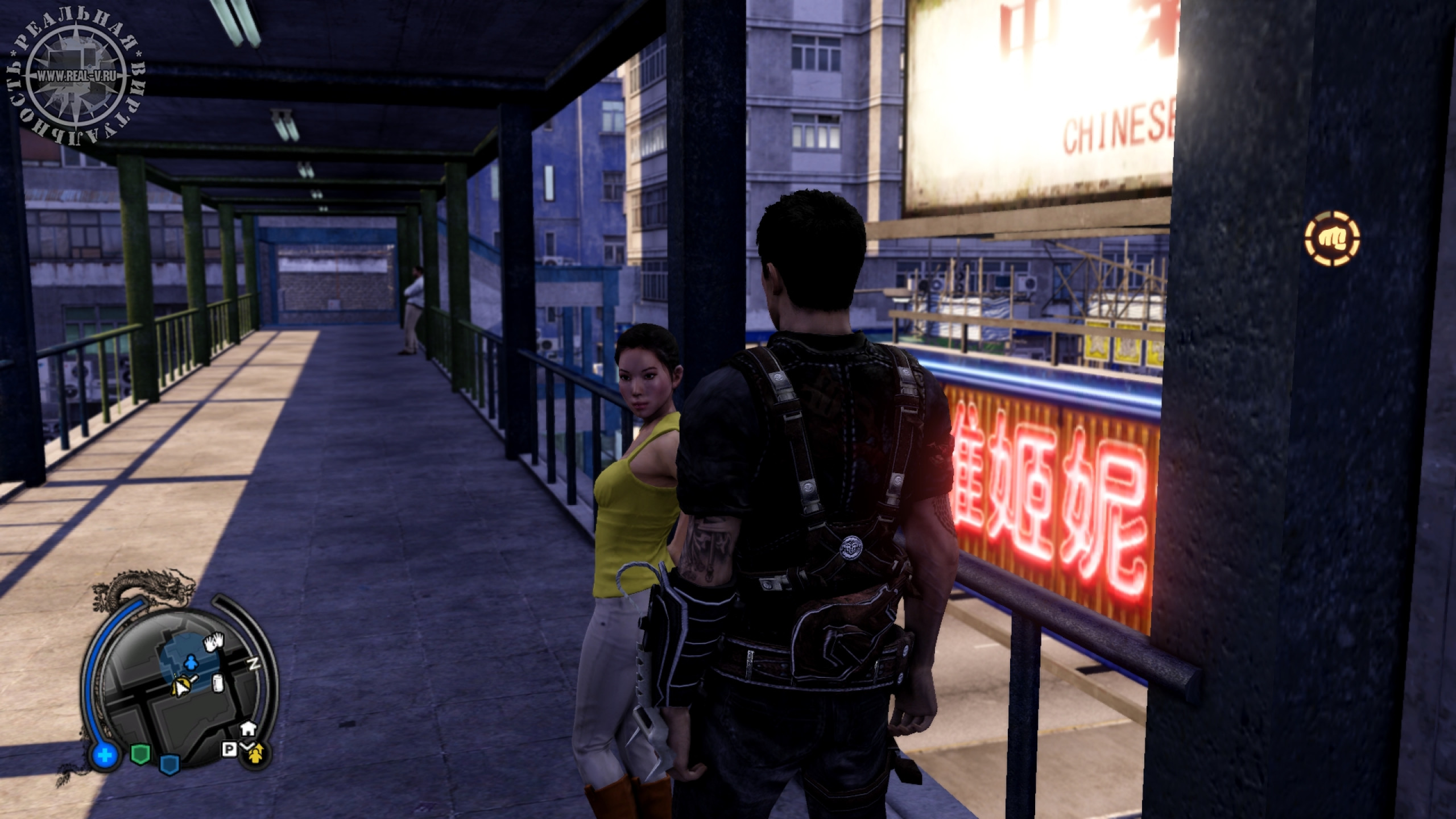Click the massage hands marker on minimap
1456x819 pixels.
pyautogui.click(x=215, y=642)
